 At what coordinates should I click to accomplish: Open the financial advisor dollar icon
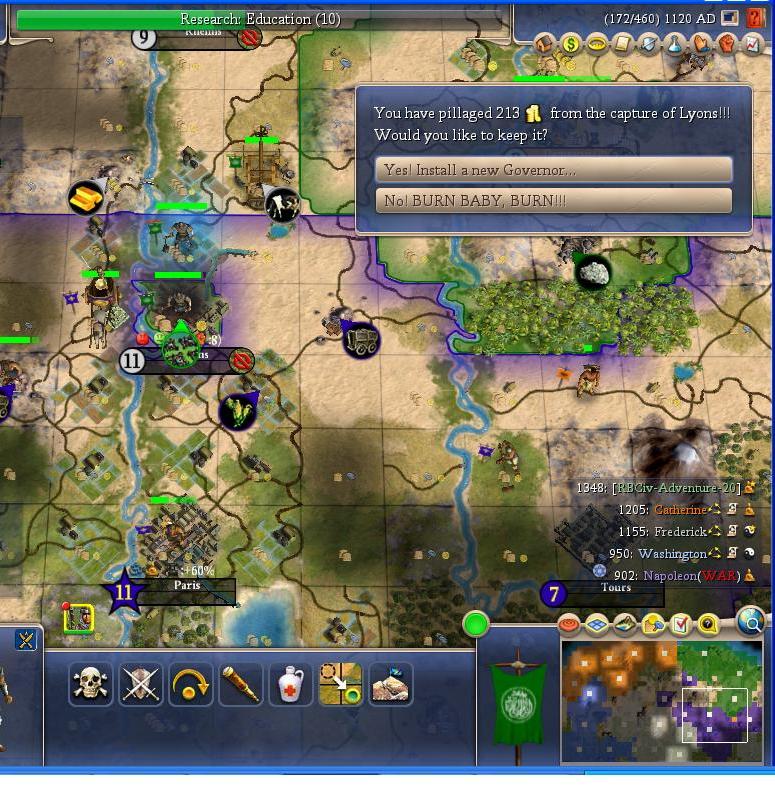(571, 44)
